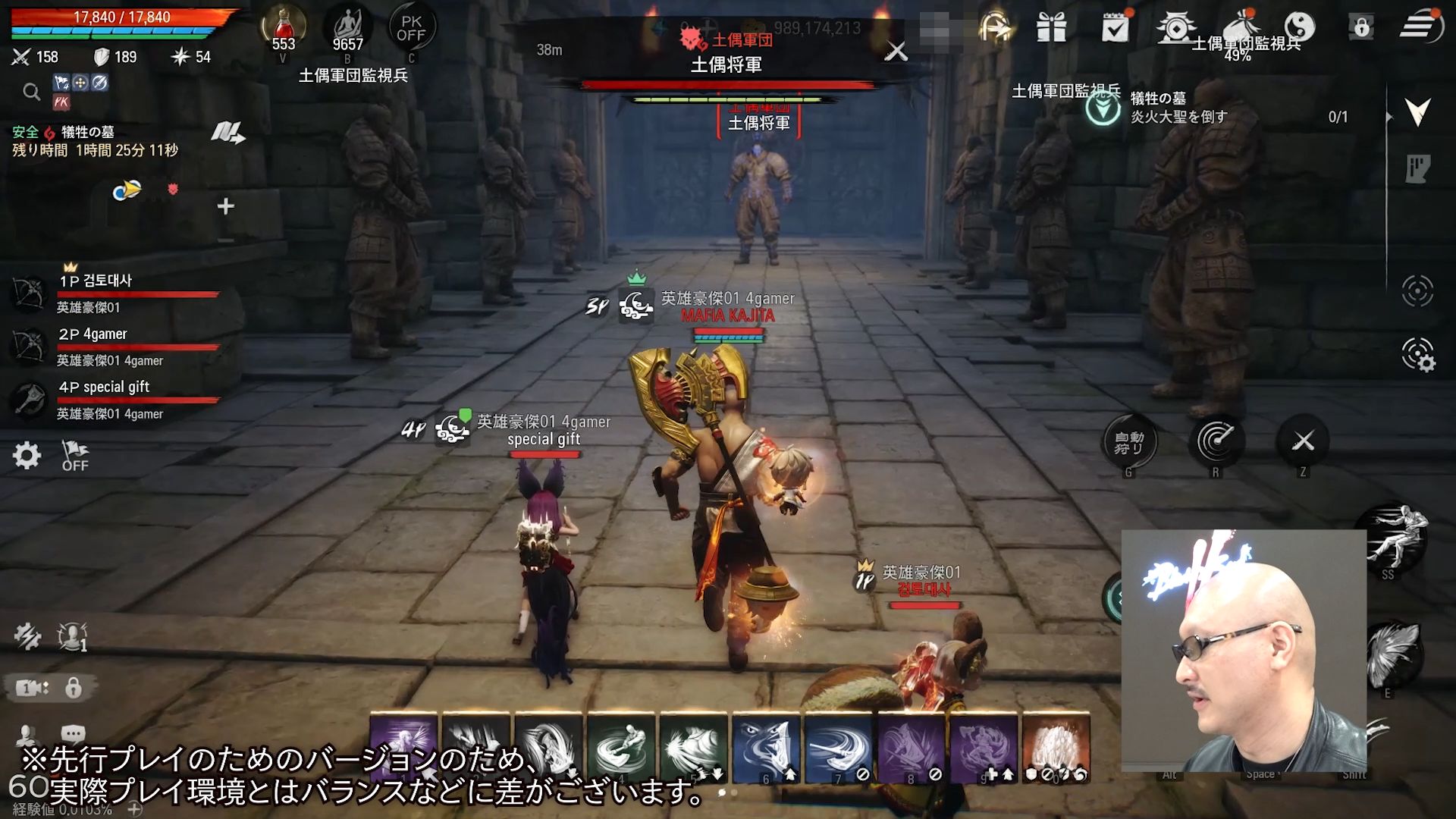Toggle the PK OFF mode button
Image resolution: width=1456 pixels, height=819 pixels.
[411, 29]
